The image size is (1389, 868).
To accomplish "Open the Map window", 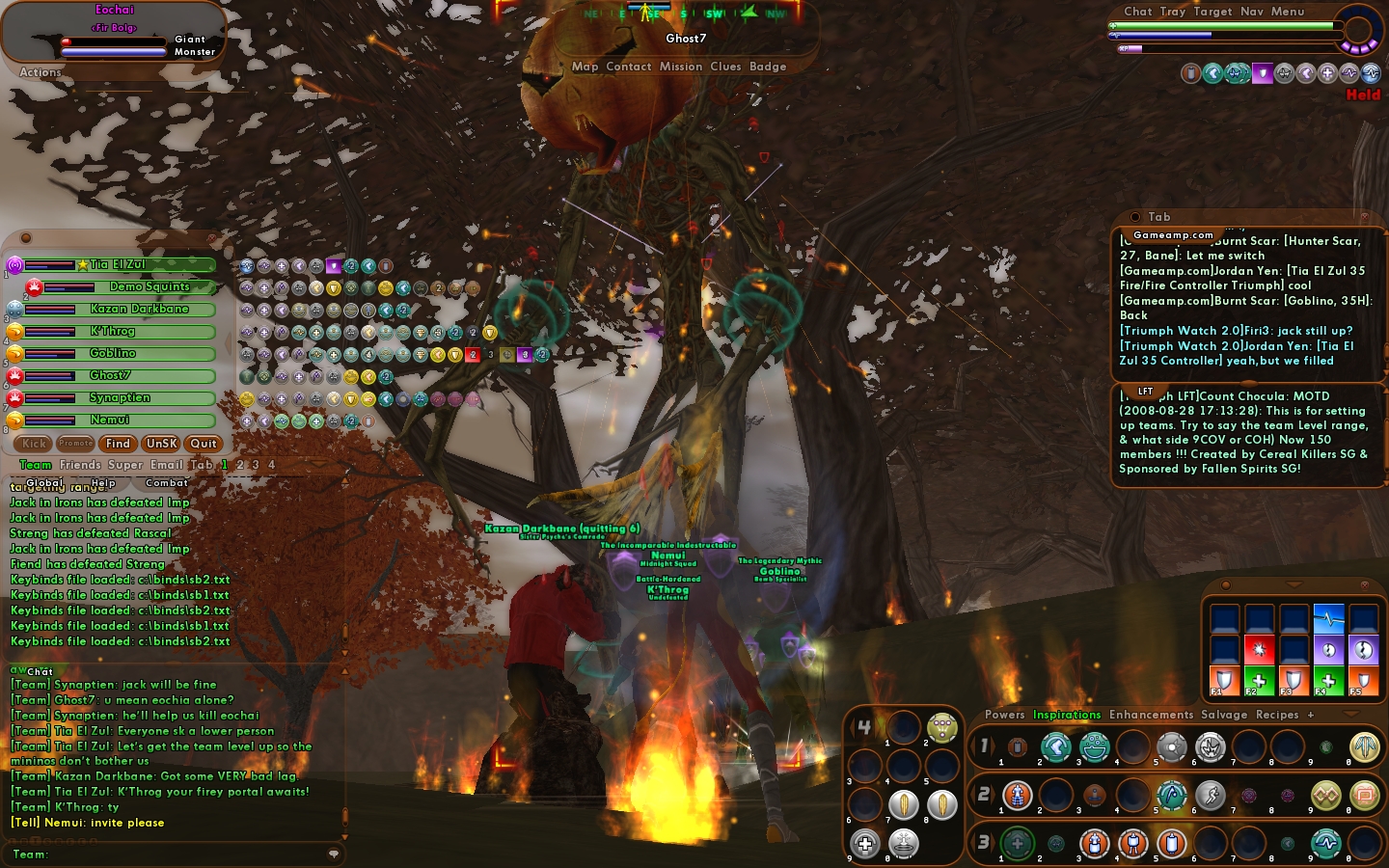I will 585,67.
